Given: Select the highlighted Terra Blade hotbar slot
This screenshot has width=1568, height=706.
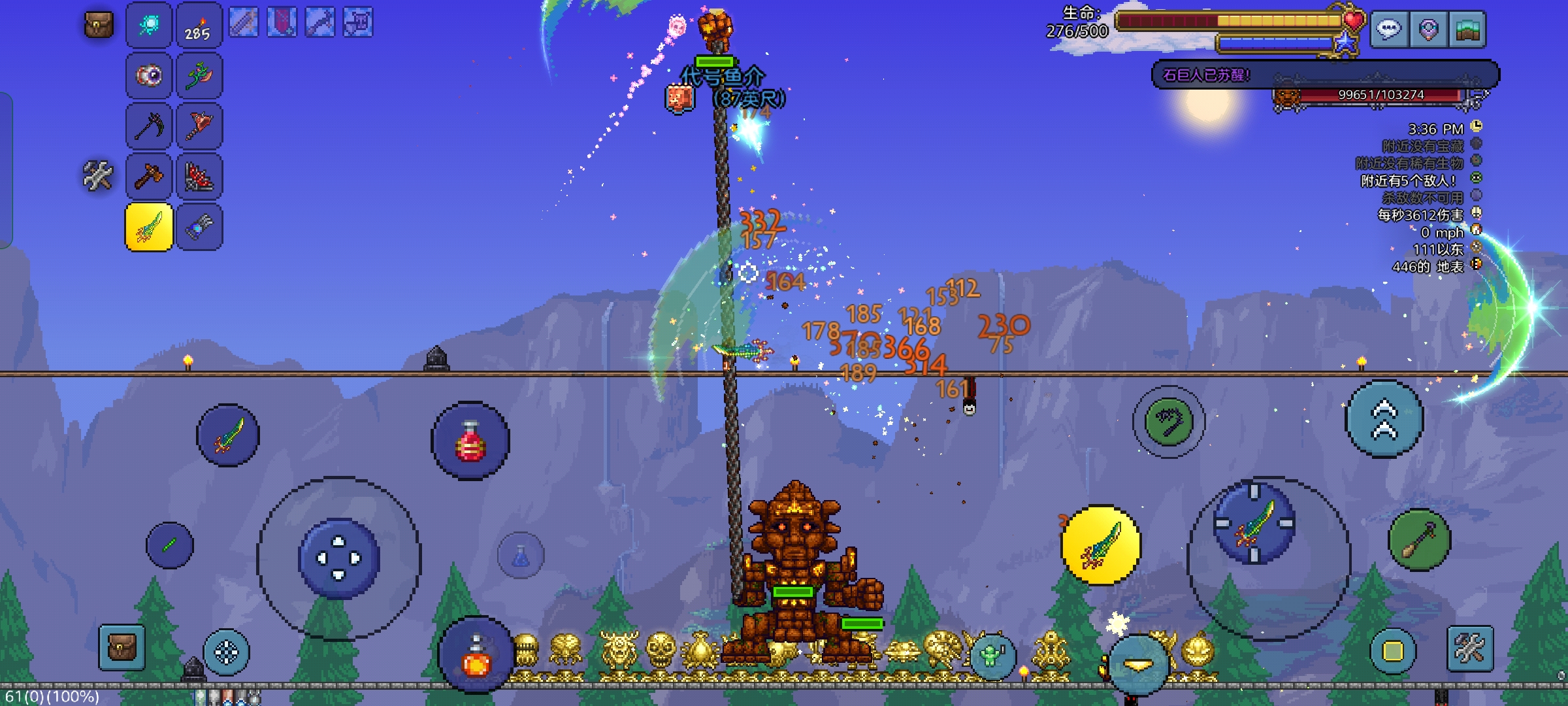Looking at the screenshot, I should coord(149,227).
